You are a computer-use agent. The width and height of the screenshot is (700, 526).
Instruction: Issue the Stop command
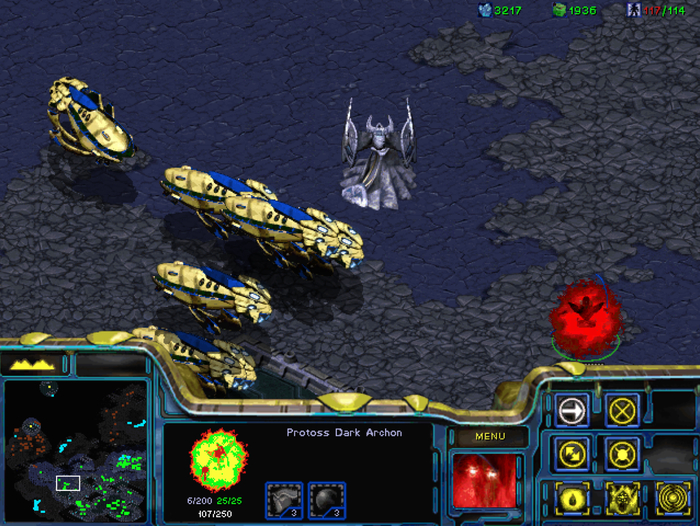[x=623, y=410]
